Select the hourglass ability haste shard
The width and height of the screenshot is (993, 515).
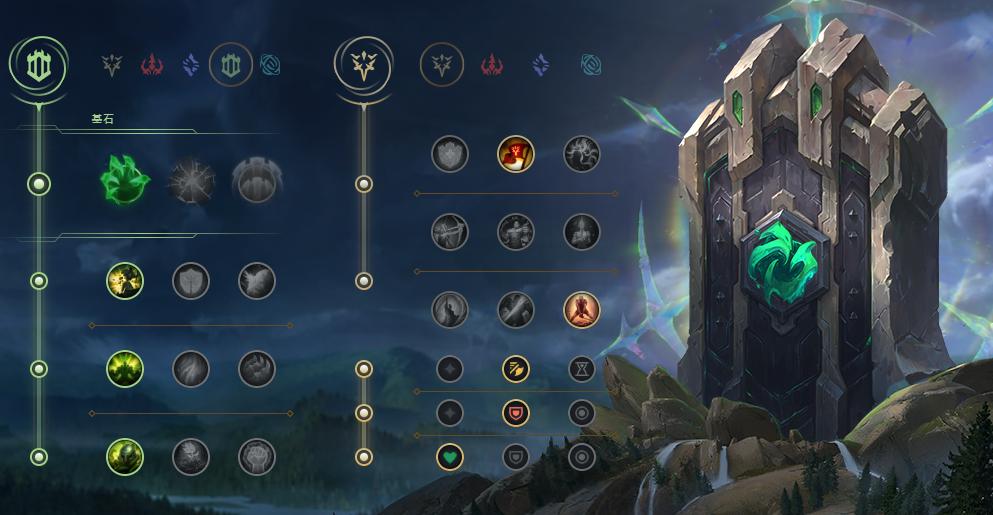(x=581, y=369)
